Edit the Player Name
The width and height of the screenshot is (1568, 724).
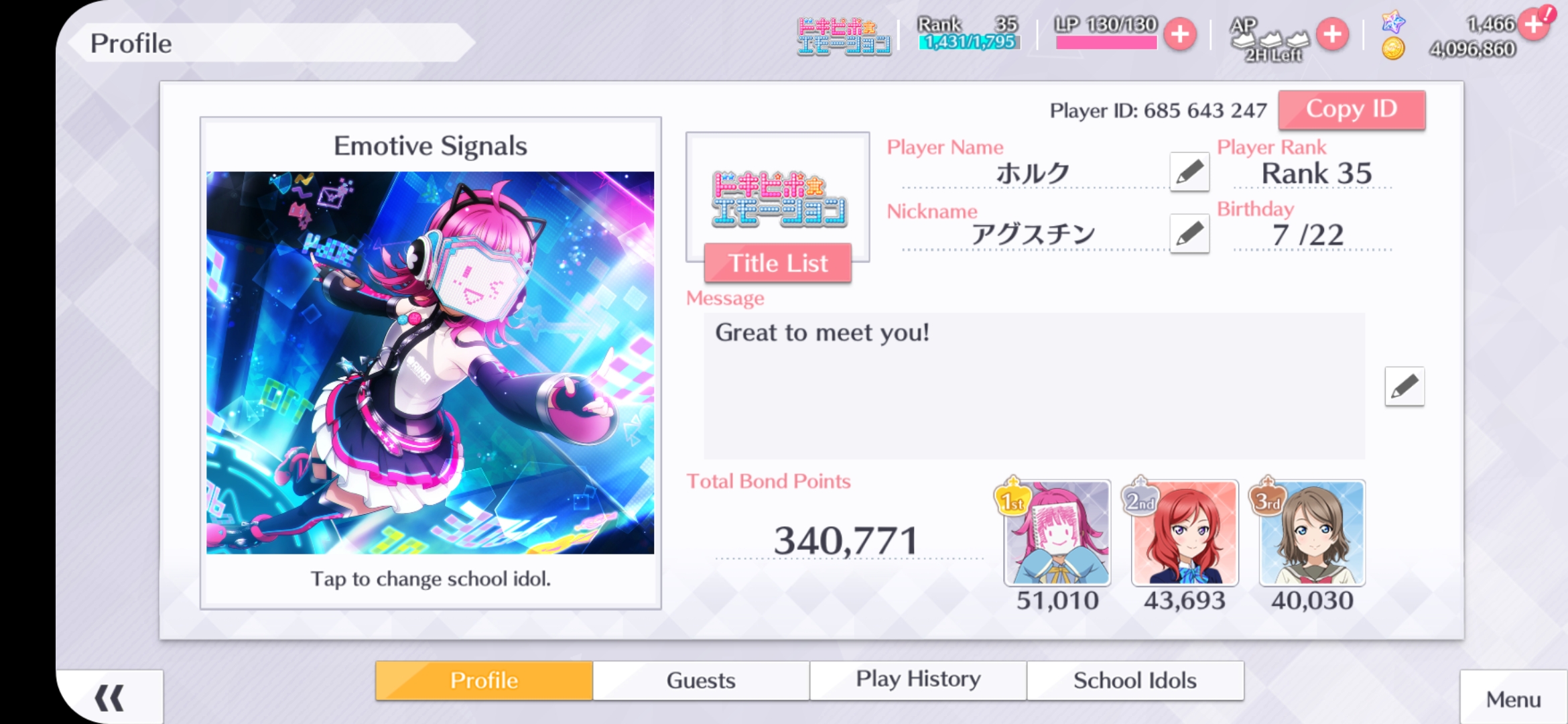coord(1189,172)
